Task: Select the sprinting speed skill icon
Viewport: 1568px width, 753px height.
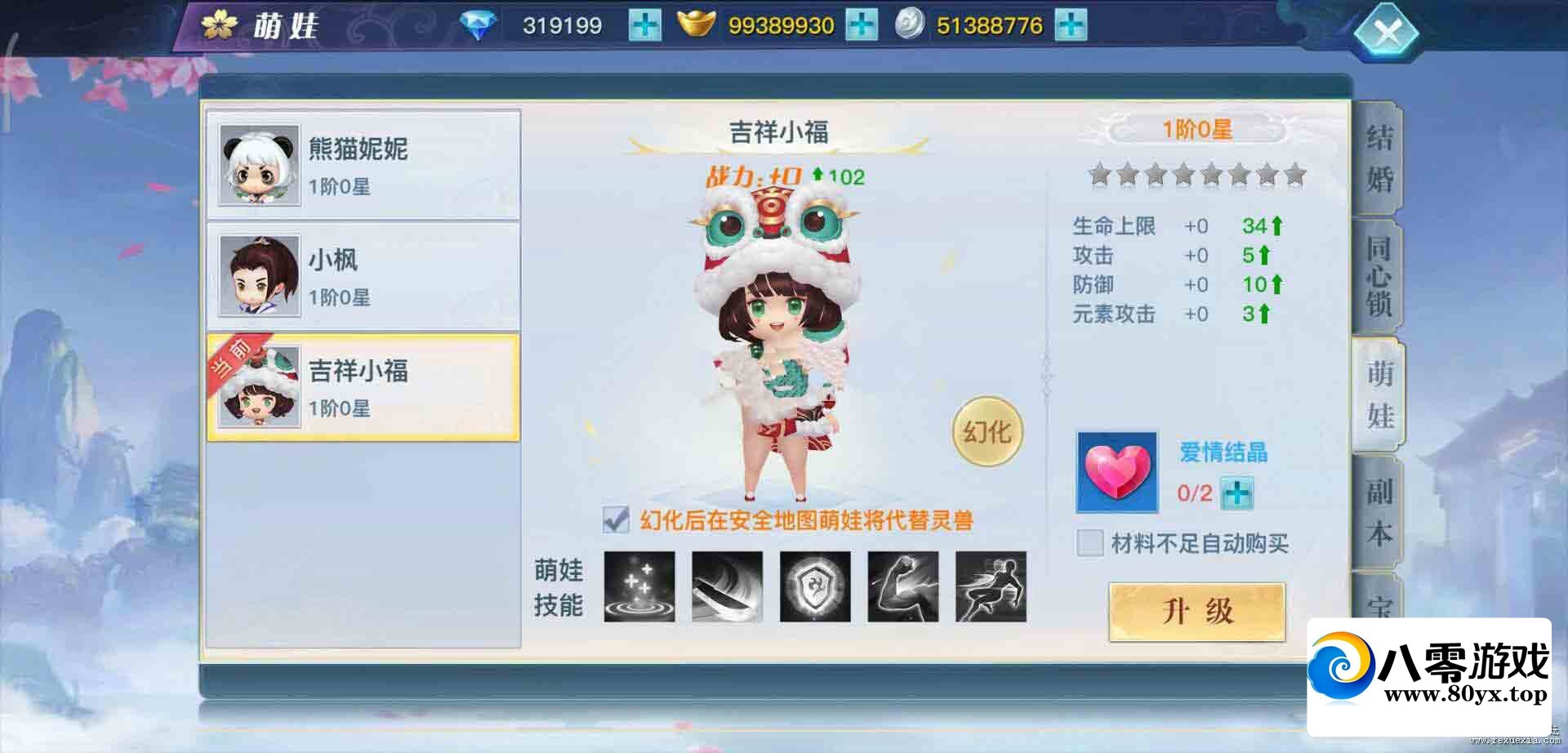Action: 991,588
